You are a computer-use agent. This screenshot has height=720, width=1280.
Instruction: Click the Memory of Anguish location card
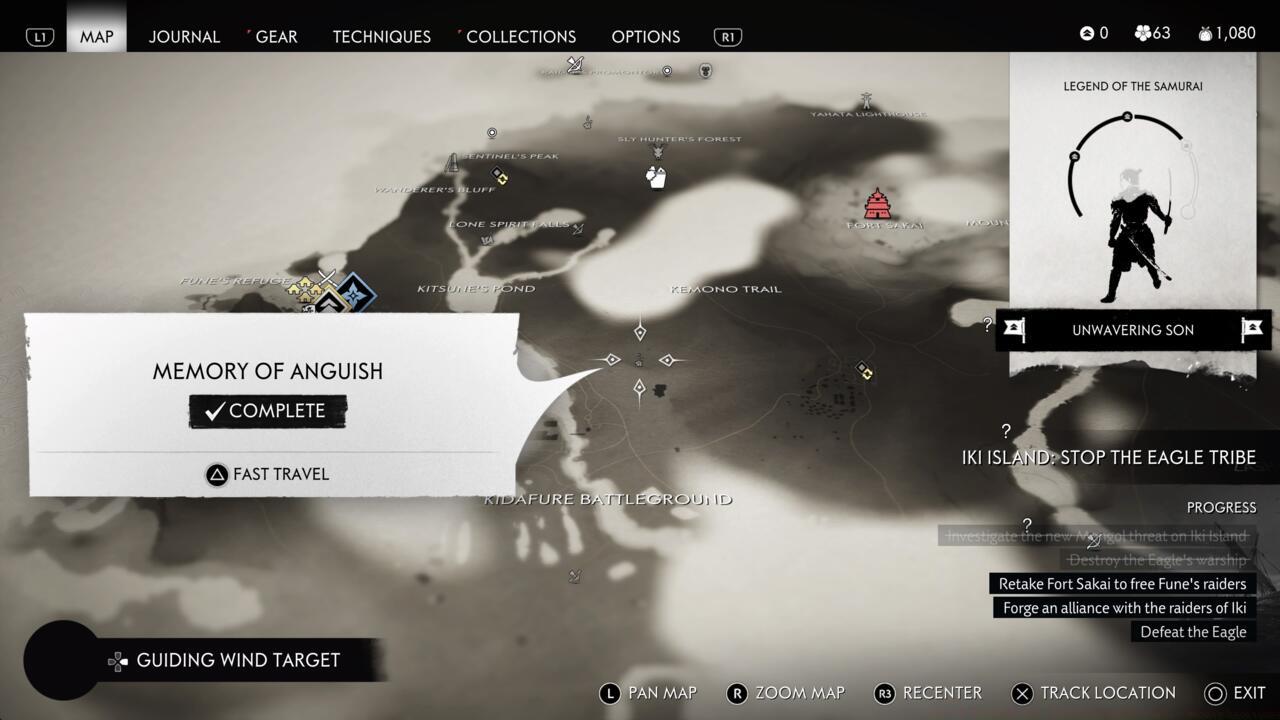click(267, 400)
